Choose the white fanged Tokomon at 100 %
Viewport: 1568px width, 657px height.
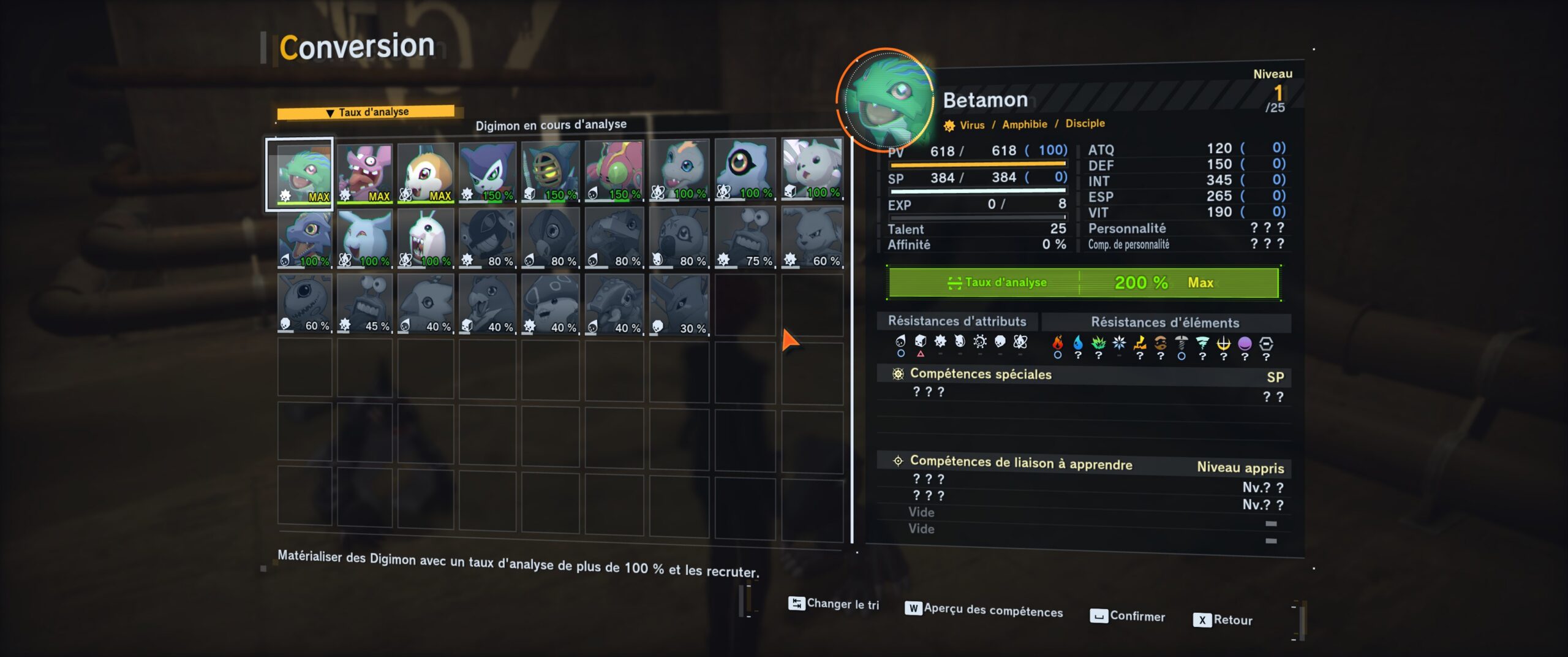[x=426, y=238]
